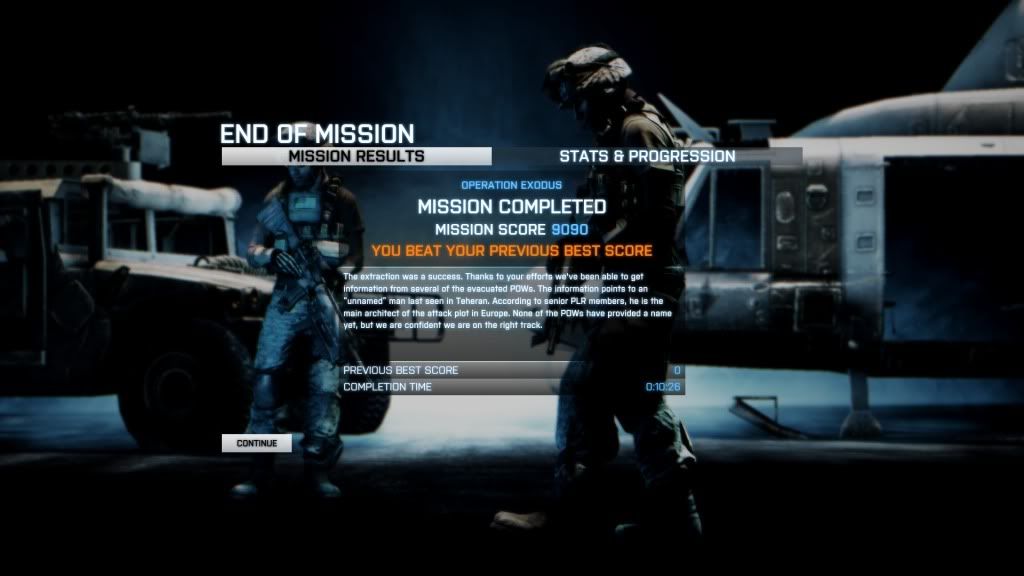Screen dimensions: 1024x576
Task: Switch to the Stats & Progression tab
Action: tap(647, 156)
